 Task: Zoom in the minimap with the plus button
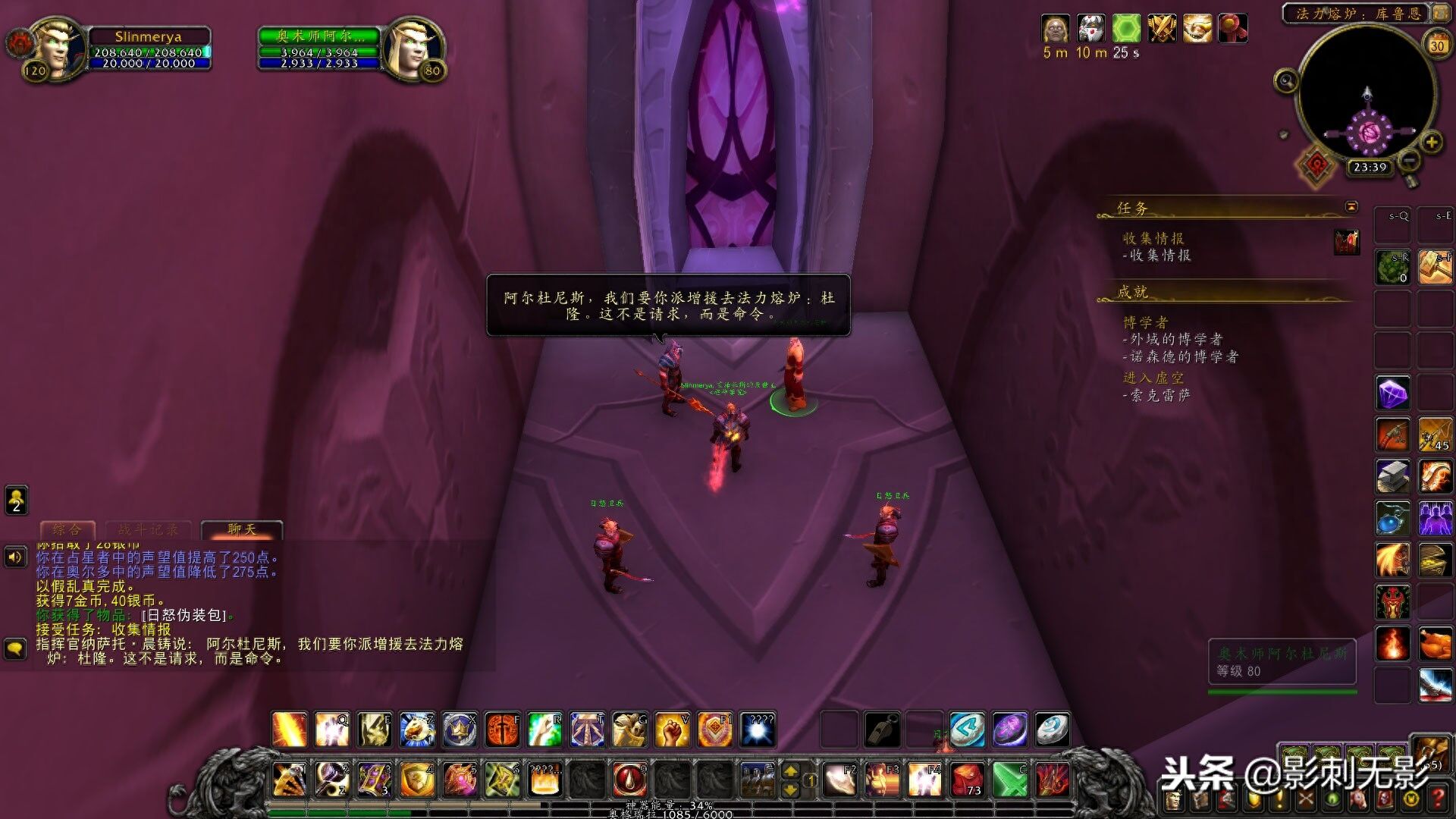click(1431, 142)
